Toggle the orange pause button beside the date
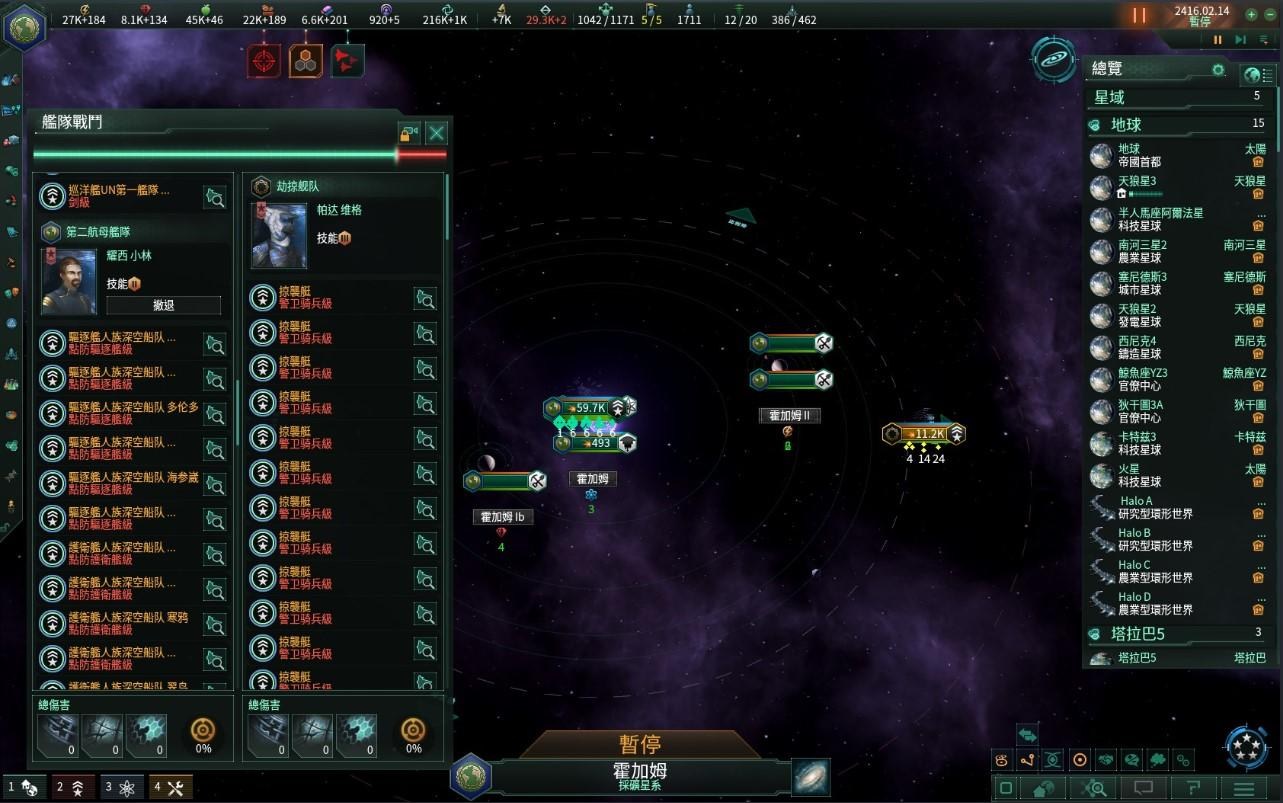 point(1139,16)
